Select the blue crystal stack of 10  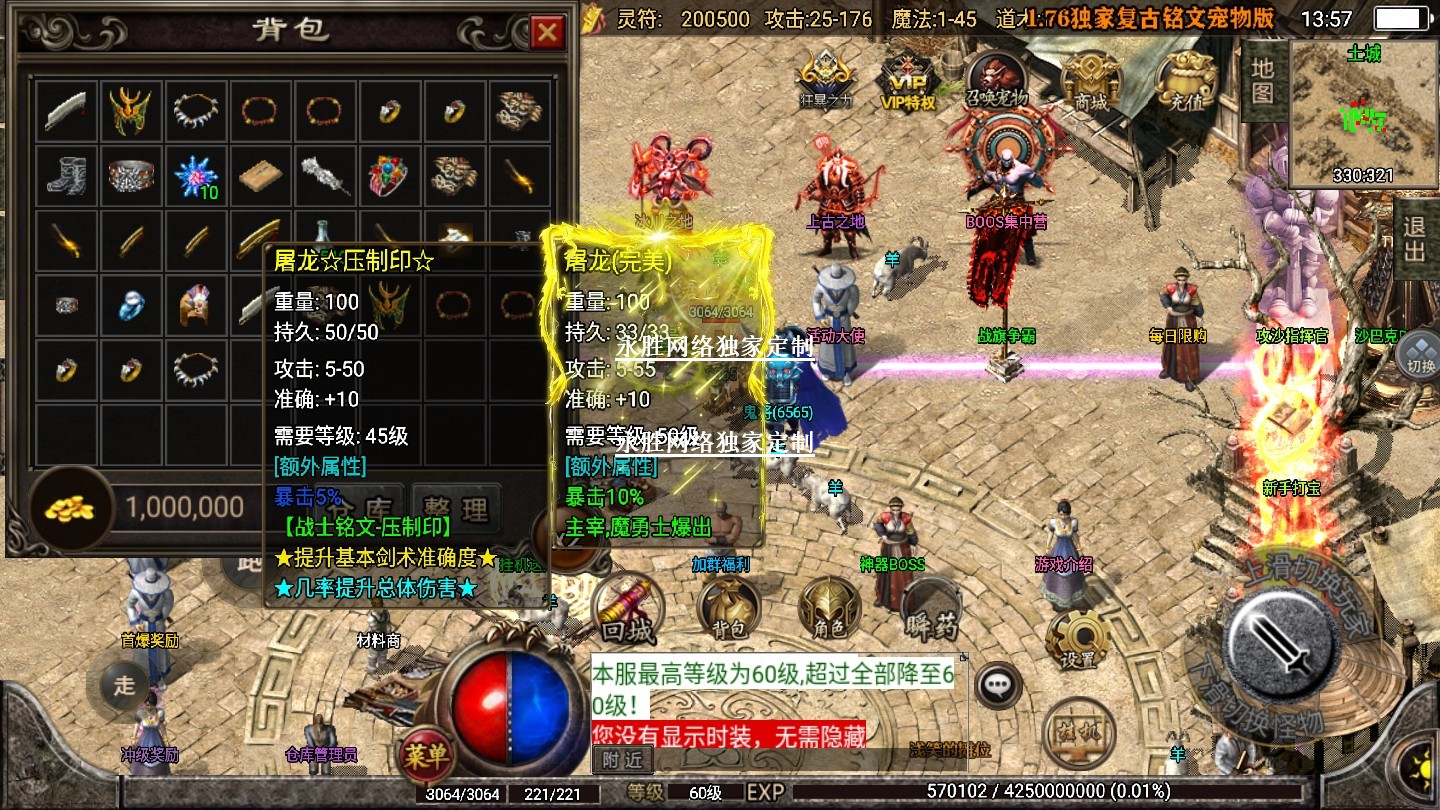pyautogui.click(x=195, y=176)
